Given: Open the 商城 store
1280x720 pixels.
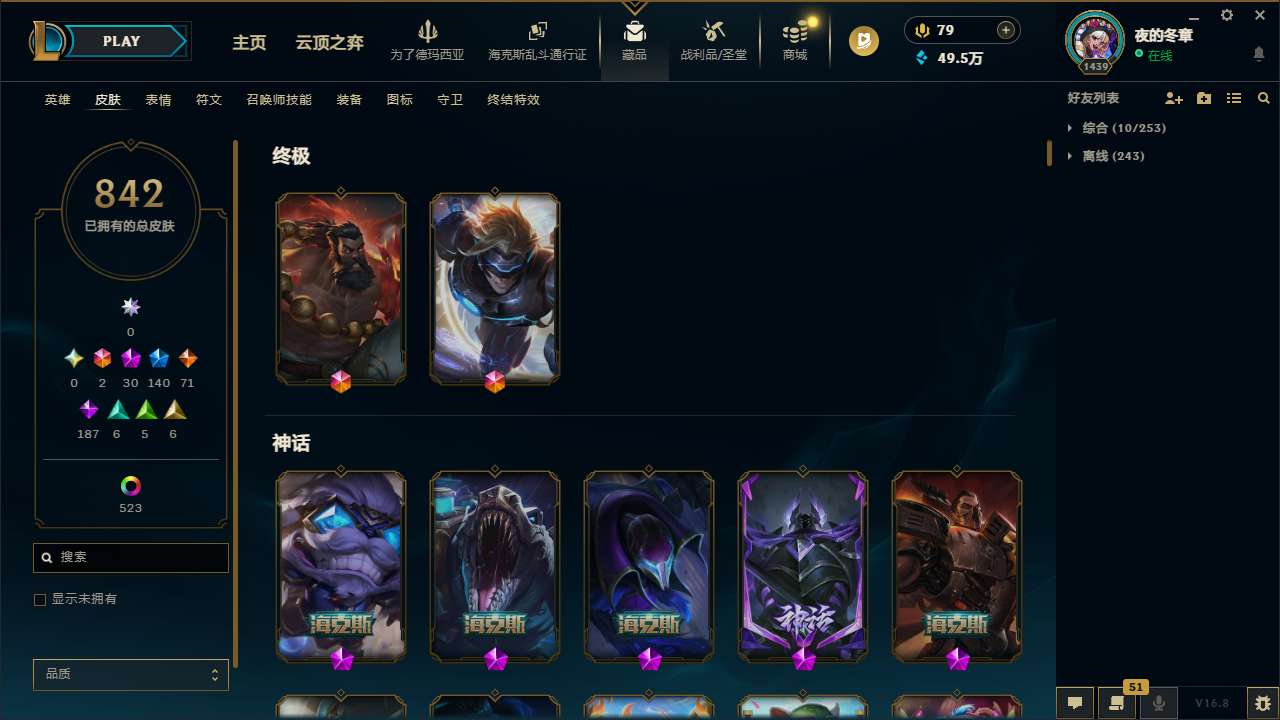Looking at the screenshot, I should pos(794,42).
